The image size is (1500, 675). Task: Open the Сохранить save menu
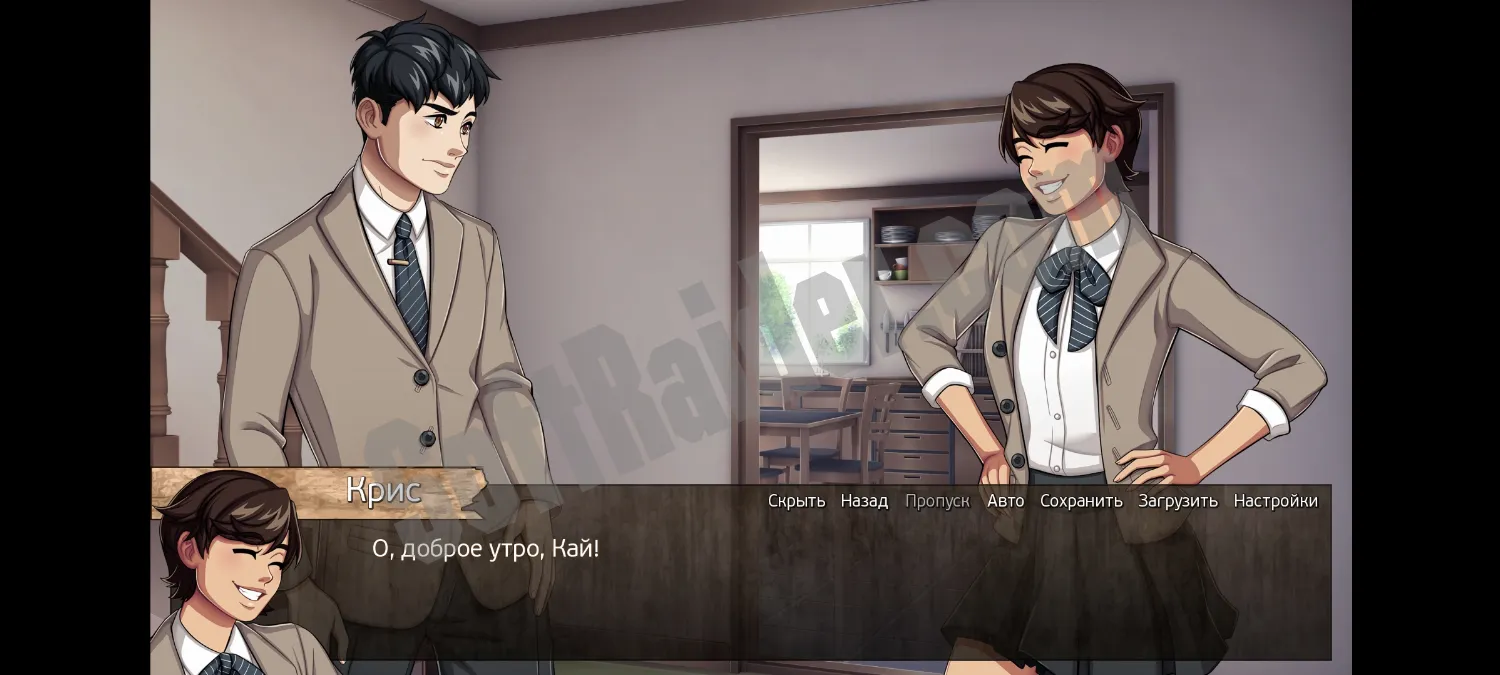coord(1081,501)
